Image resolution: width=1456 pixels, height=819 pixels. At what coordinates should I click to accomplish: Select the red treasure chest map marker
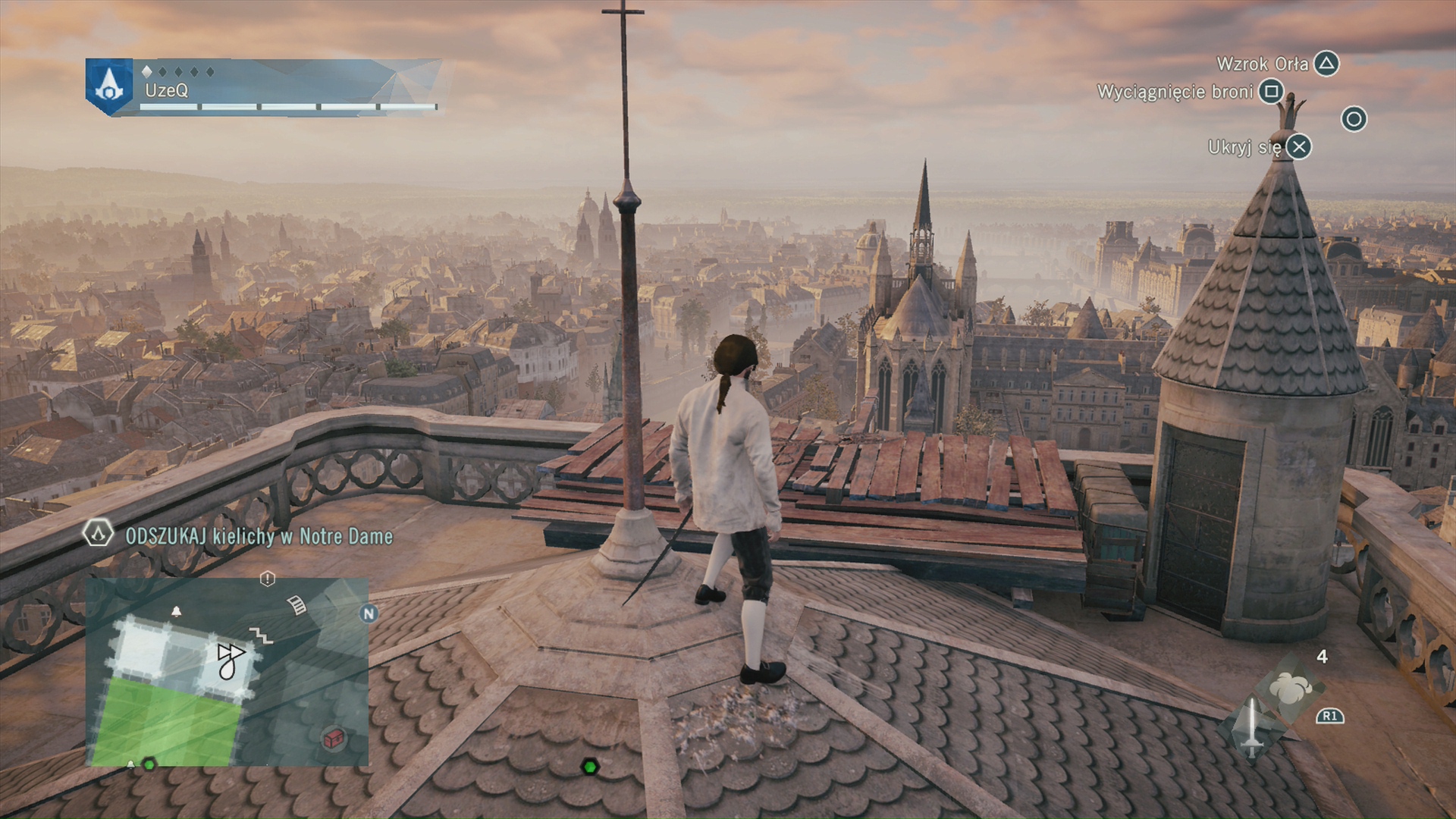332,738
